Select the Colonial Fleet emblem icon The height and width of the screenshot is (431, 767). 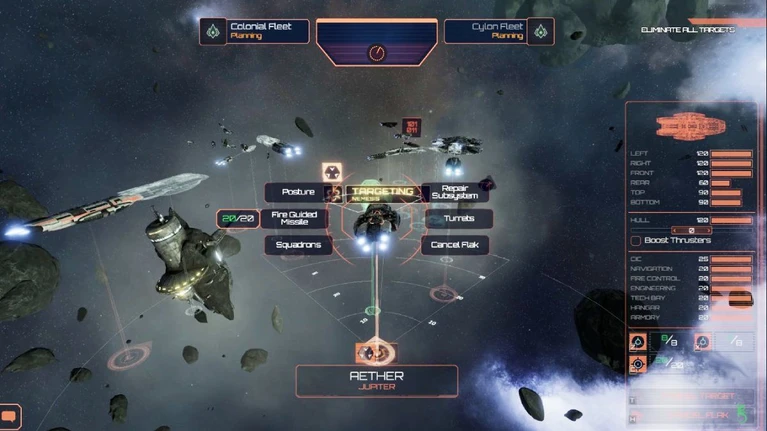pos(213,32)
